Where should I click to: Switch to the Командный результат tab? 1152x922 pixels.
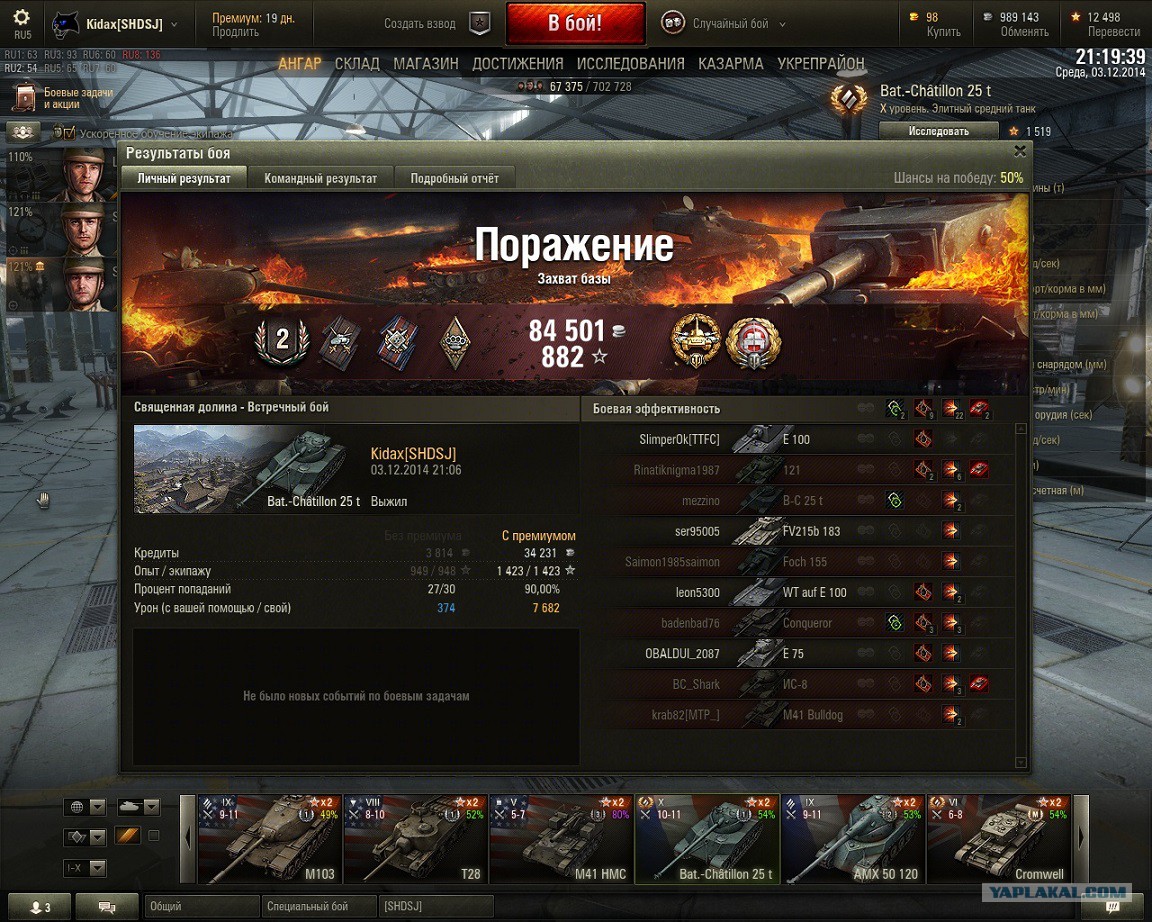(x=320, y=178)
